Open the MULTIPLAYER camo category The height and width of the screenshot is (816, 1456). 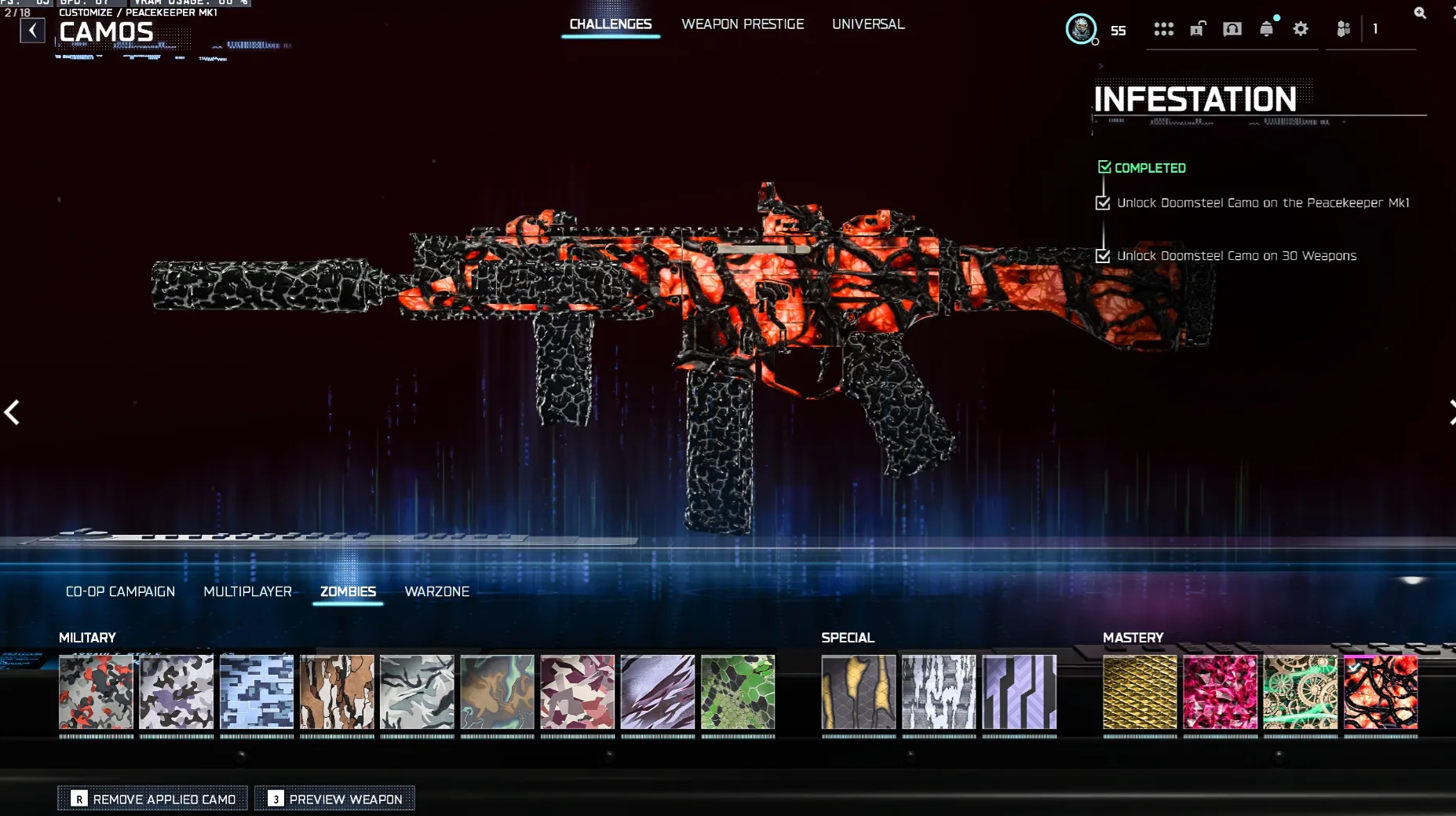pos(248,591)
